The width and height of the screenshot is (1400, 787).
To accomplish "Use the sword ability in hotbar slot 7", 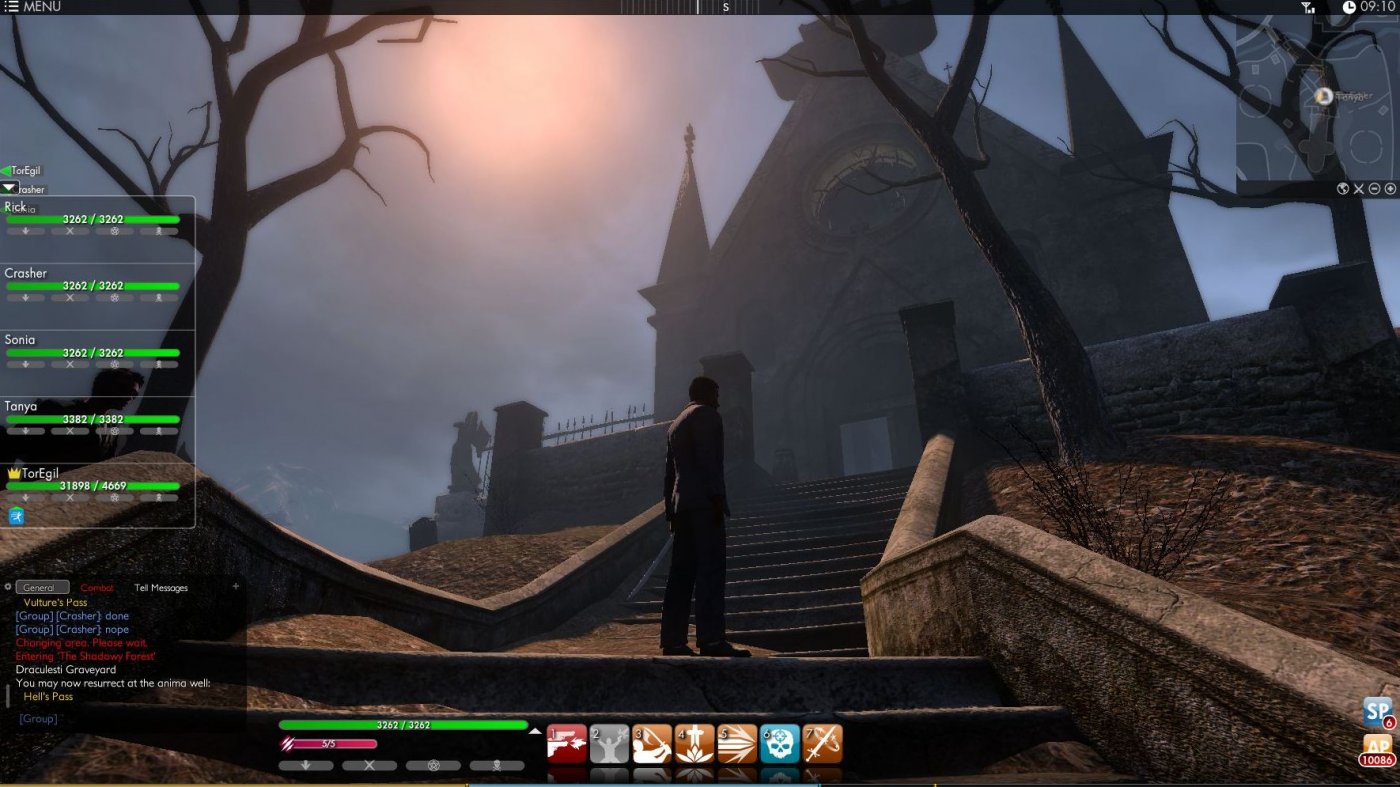I will [x=823, y=742].
